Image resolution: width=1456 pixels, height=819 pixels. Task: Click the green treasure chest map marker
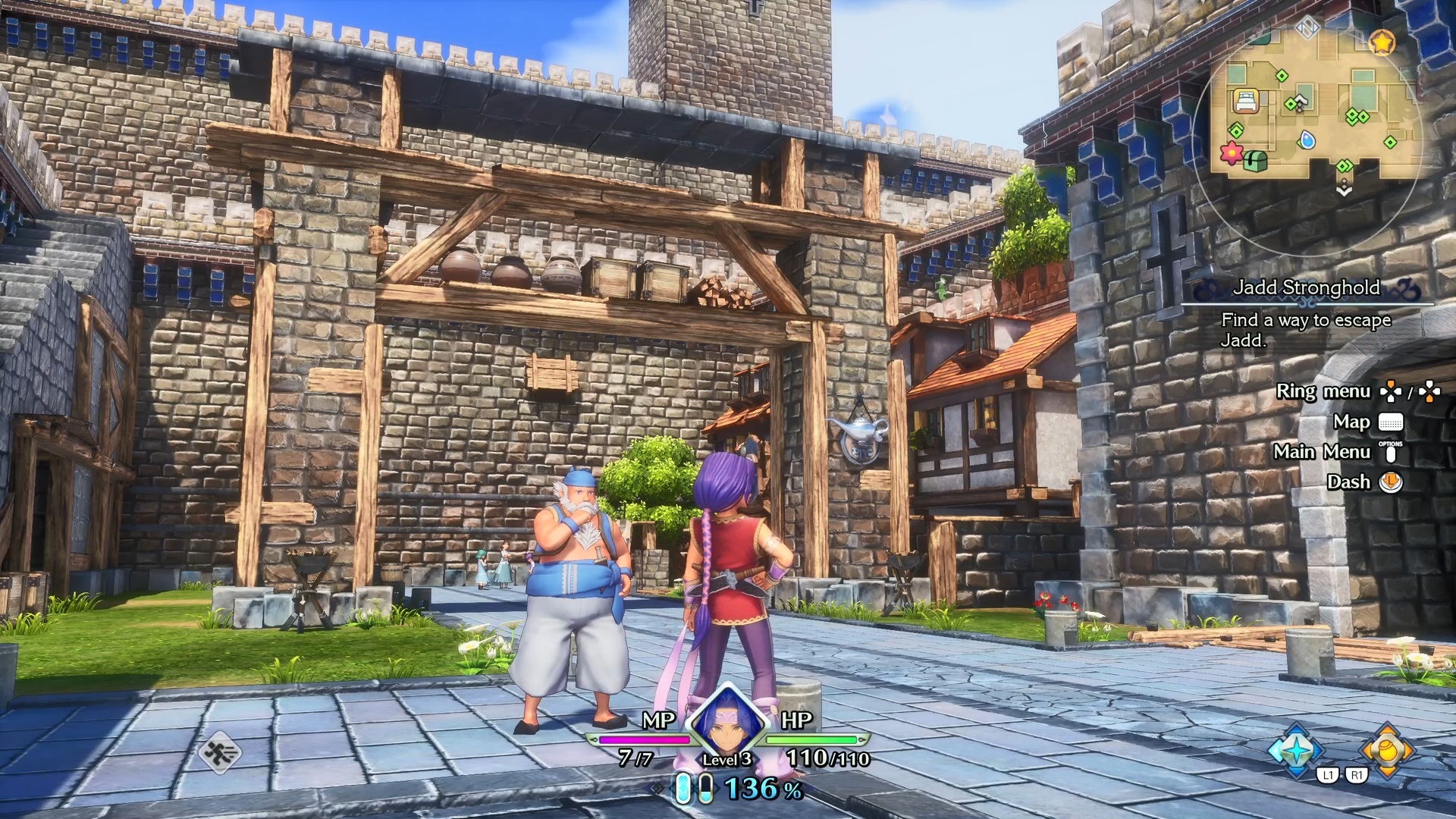coord(1256,161)
